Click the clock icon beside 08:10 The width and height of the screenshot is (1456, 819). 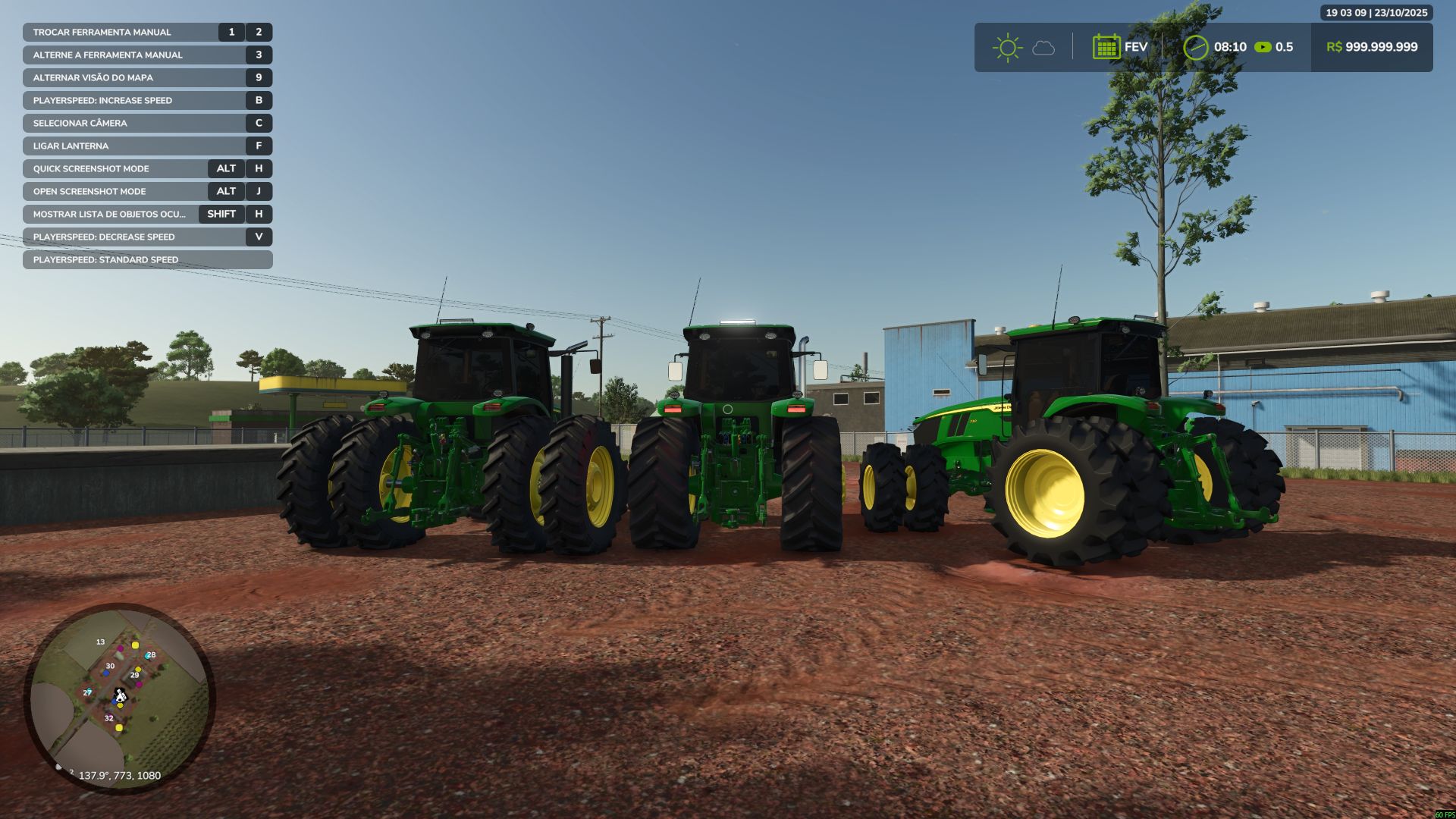[x=1198, y=47]
